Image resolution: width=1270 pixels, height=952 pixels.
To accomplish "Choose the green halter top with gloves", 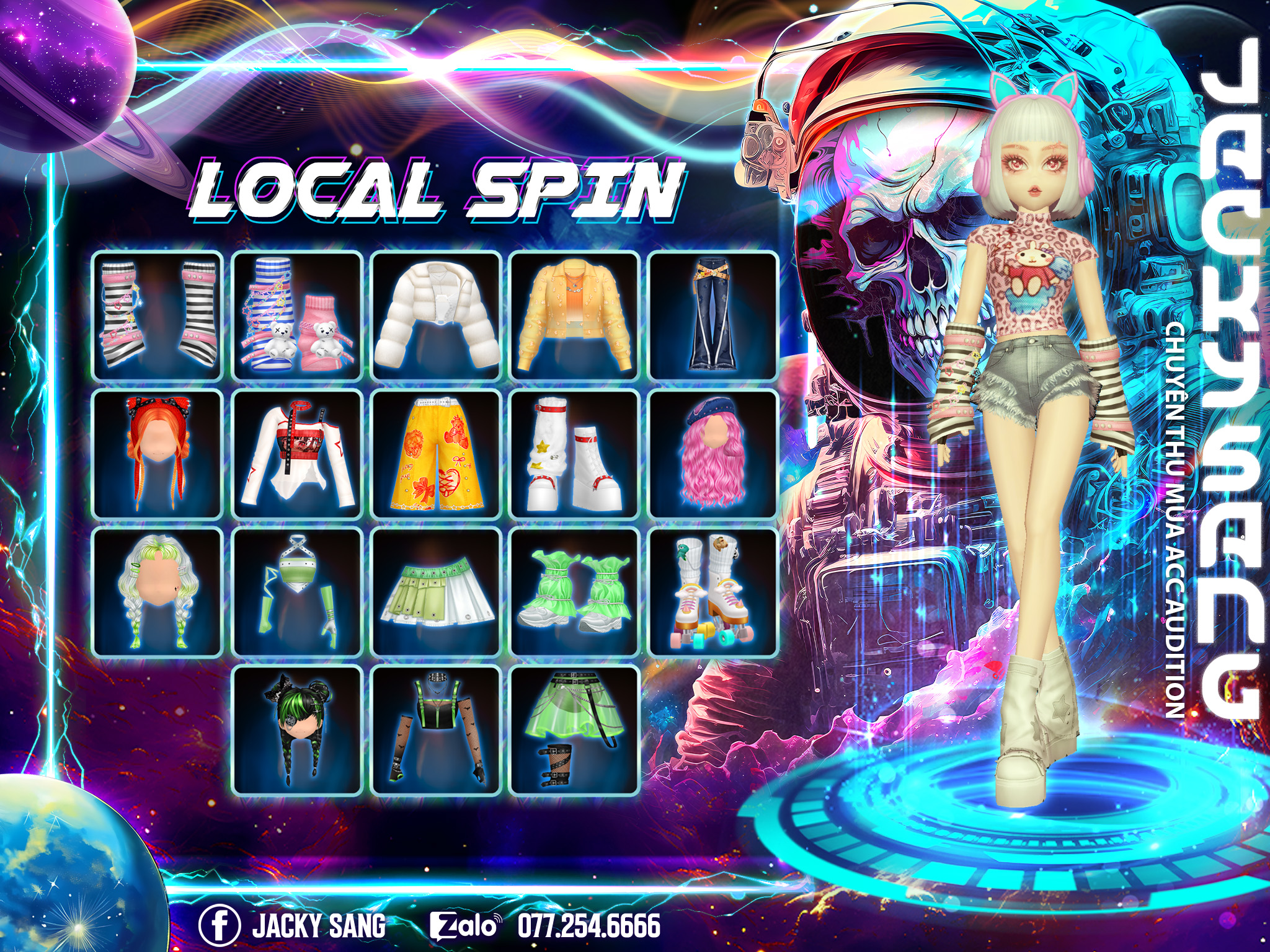I will click(296, 592).
